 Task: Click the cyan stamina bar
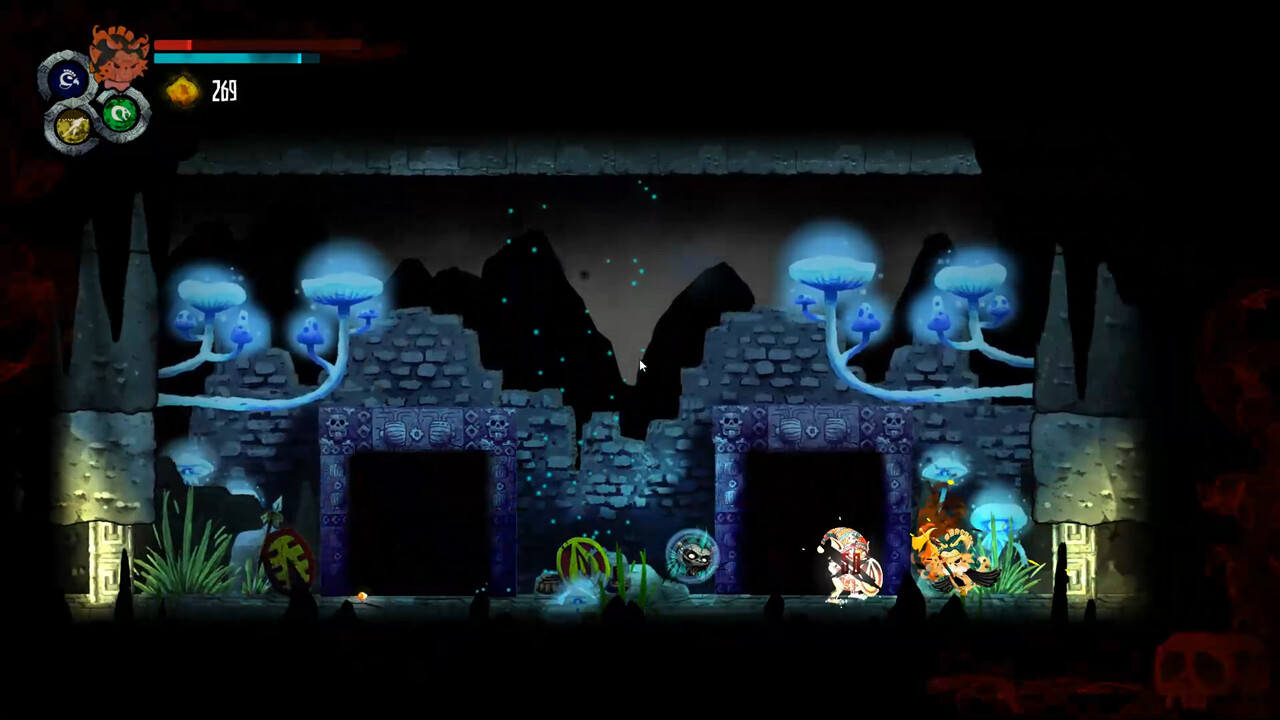(225, 58)
